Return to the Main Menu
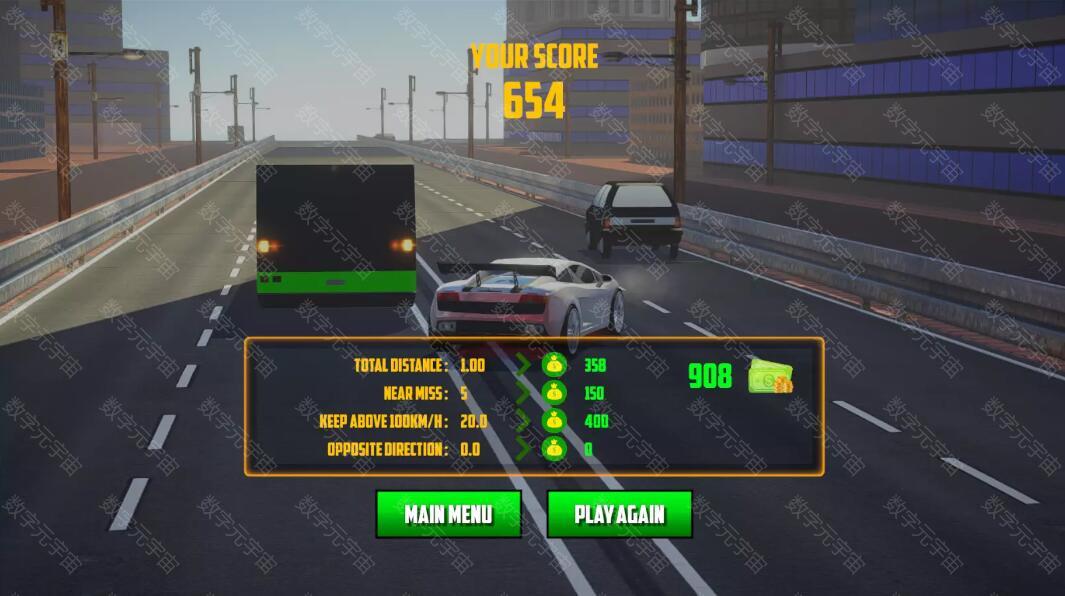 448,514
